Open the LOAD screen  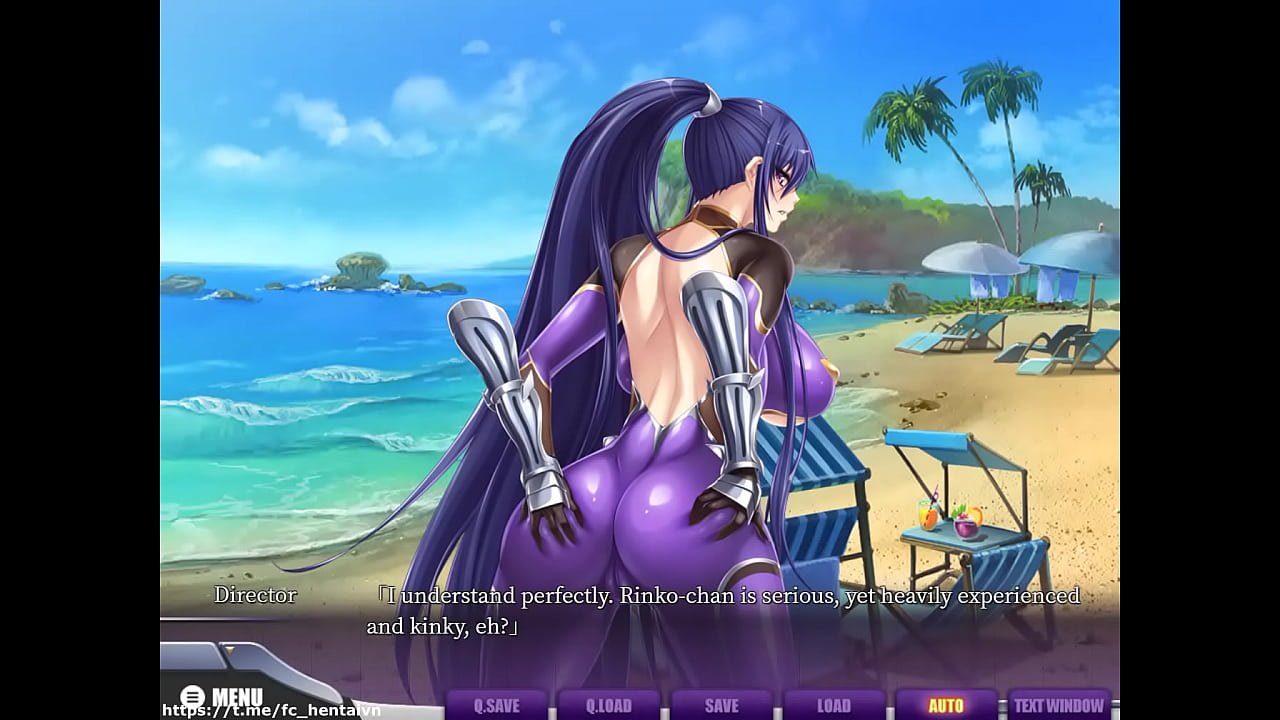[833, 705]
